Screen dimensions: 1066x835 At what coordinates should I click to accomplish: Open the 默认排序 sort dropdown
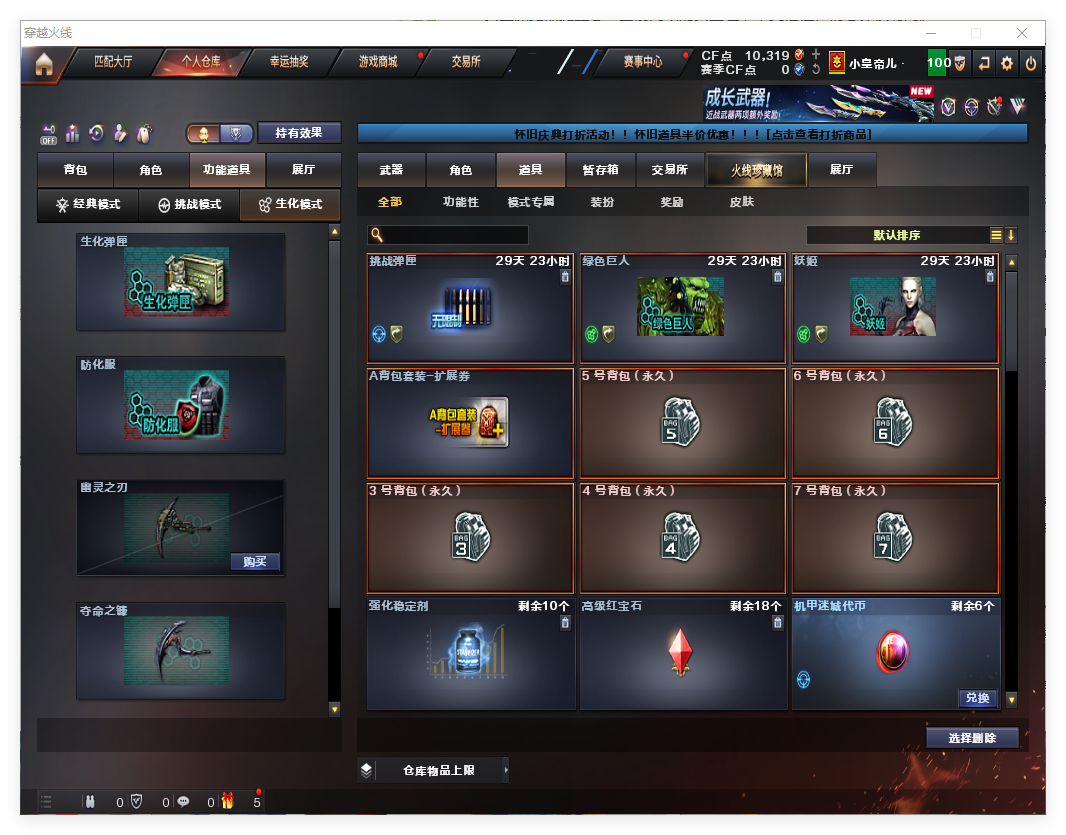896,235
